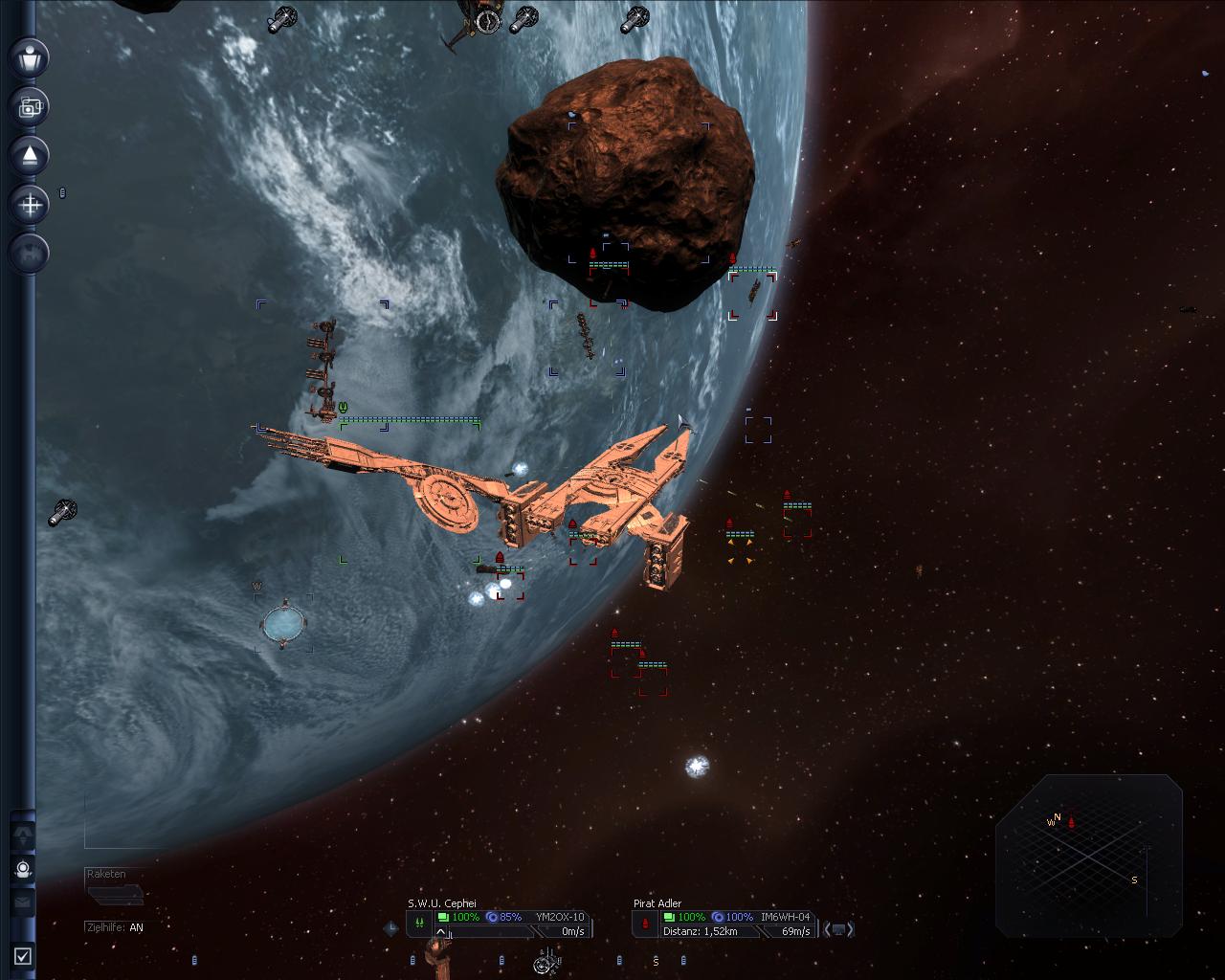Click the eject-arrow sidebar button
The width and height of the screenshot is (1225, 980).
30,155
